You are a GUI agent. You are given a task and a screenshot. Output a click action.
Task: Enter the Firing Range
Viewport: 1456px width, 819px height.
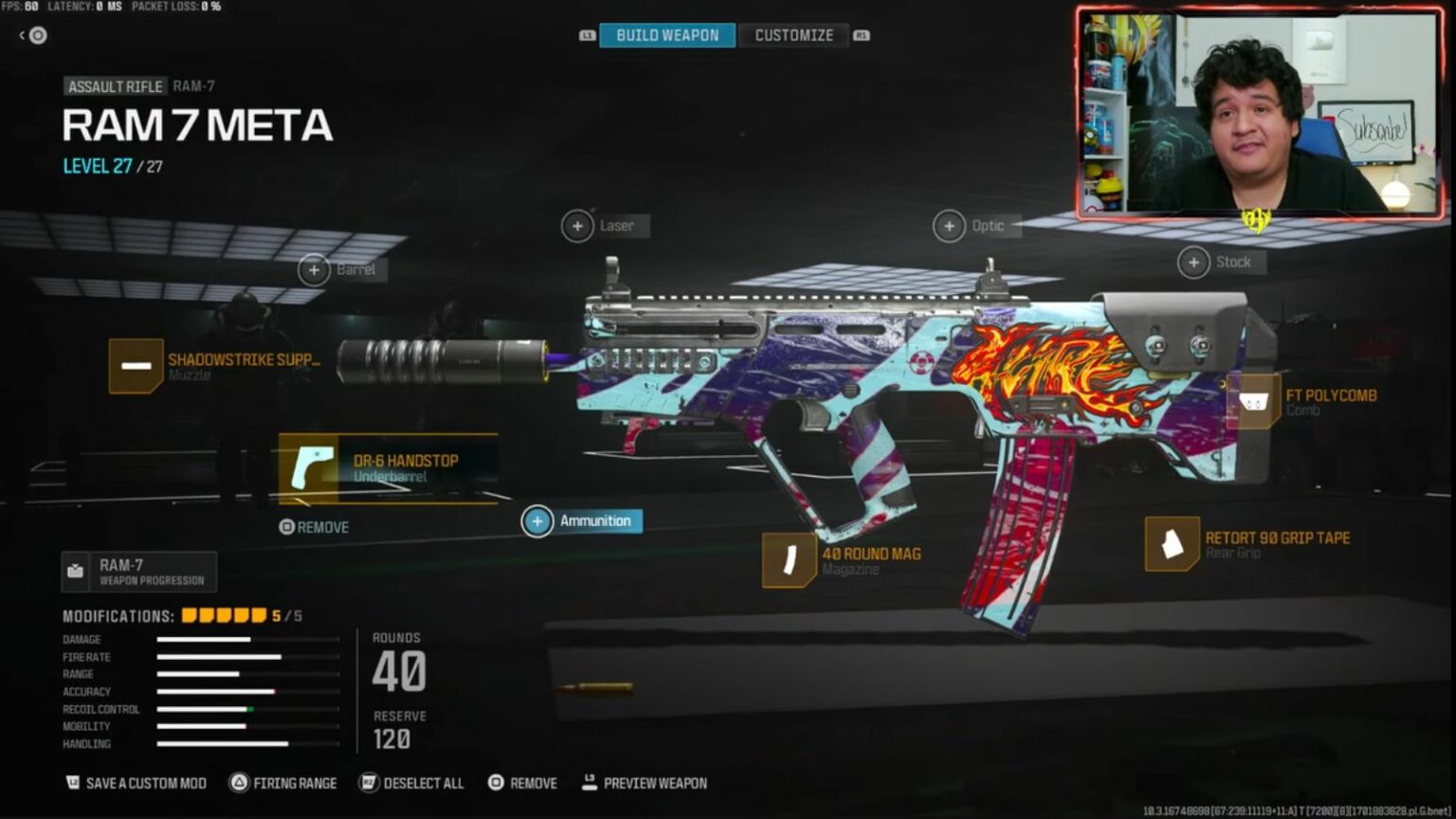tap(283, 783)
